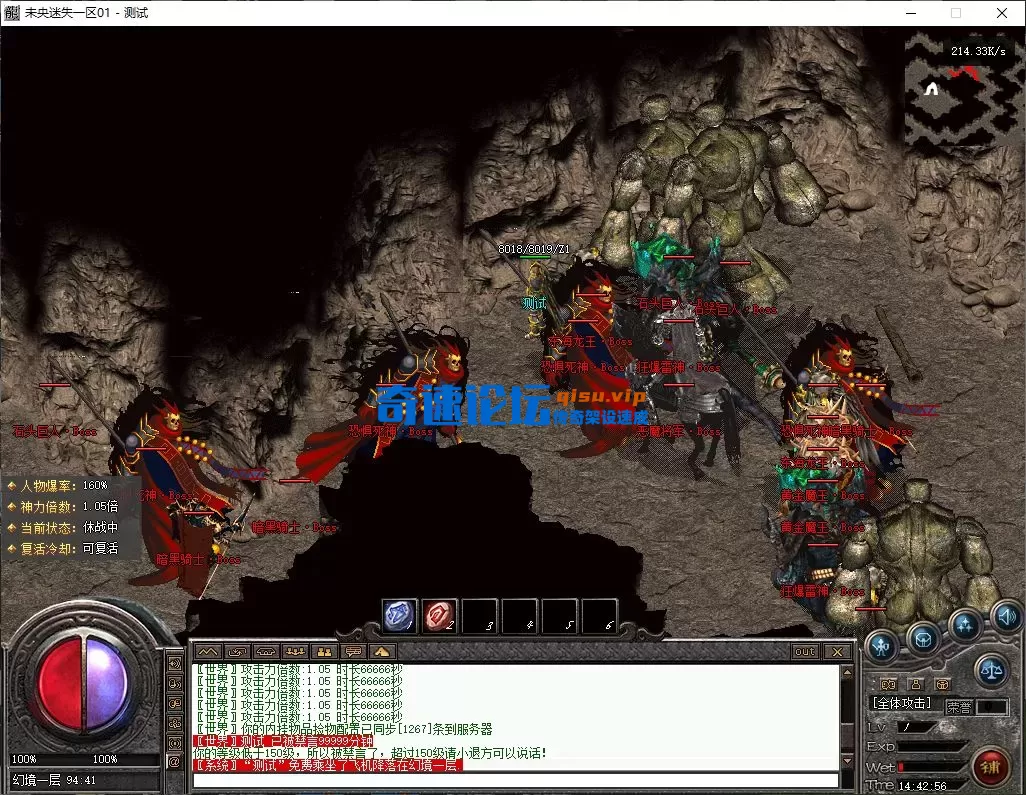Screen dimensions: 1026x795
Task: Close the game window
Action: 1001,13
